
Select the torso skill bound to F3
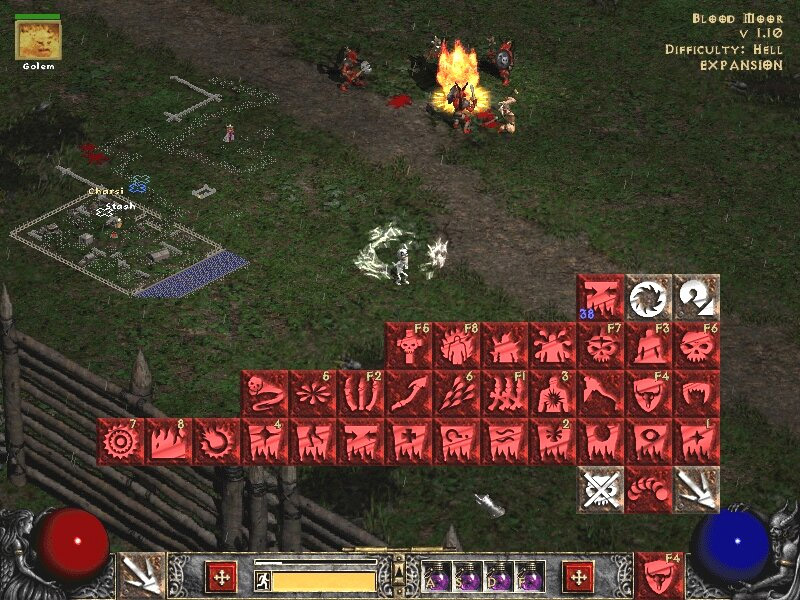click(649, 345)
